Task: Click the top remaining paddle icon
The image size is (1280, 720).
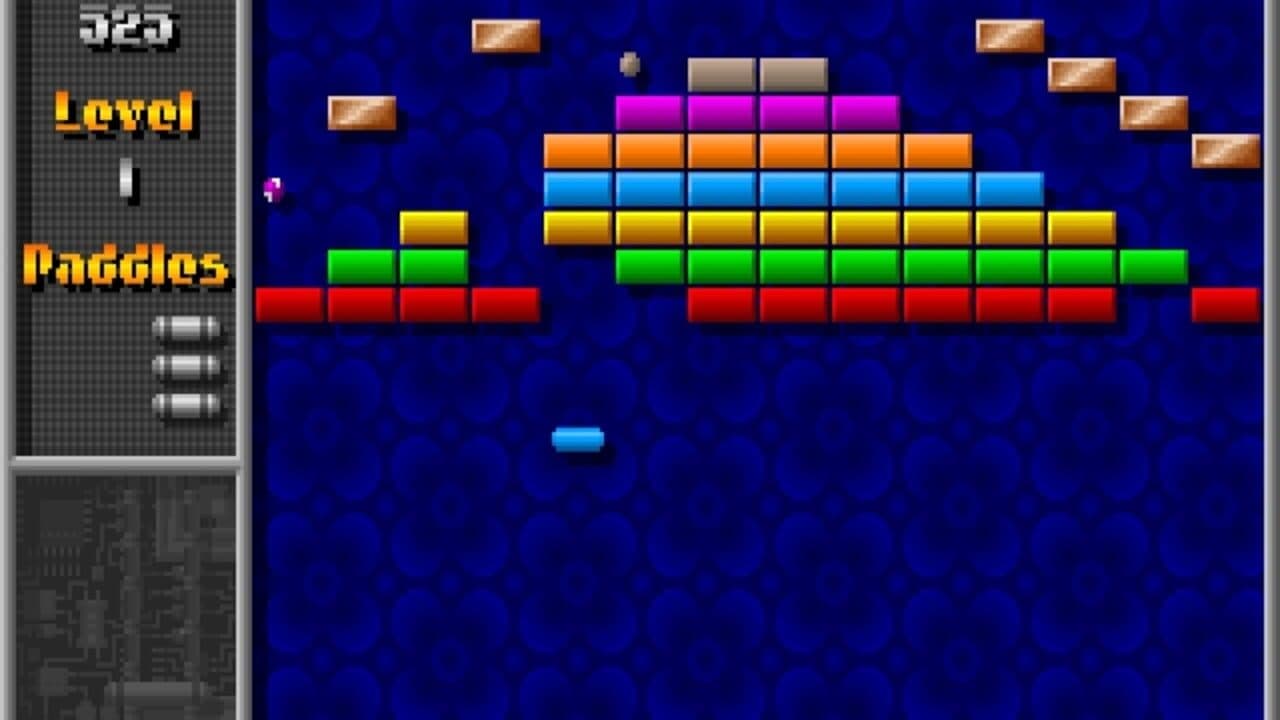Action: [186, 325]
